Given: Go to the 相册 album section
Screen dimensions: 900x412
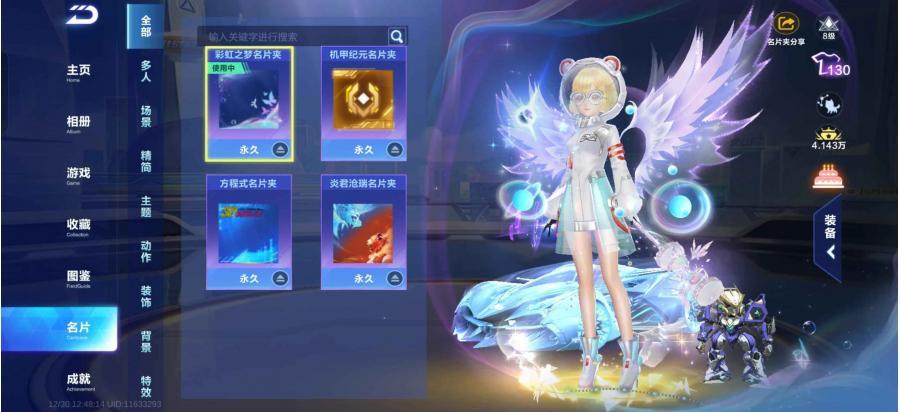Looking at the screenshot, I should pos(78,123).
